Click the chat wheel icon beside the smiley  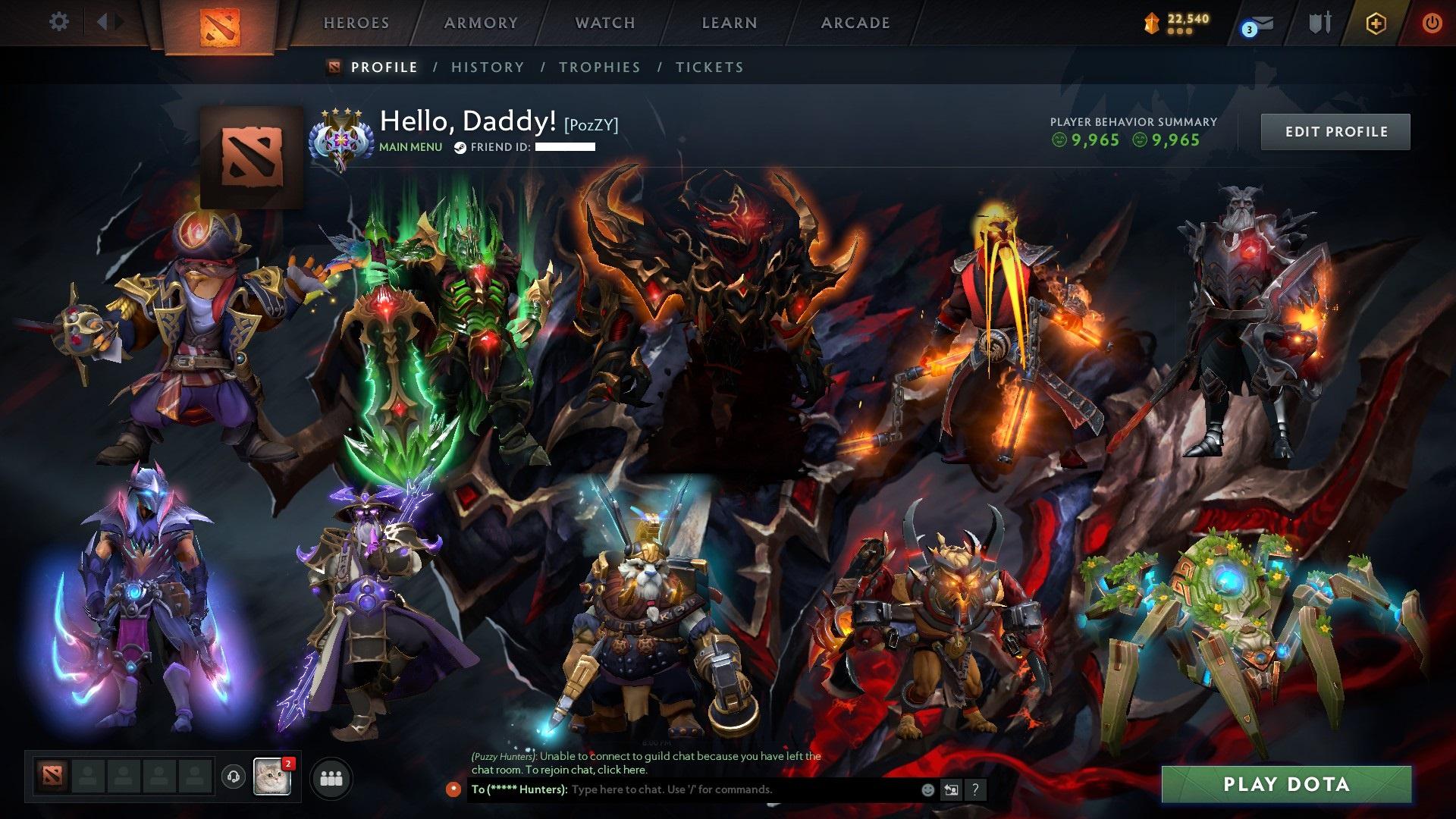951,789
